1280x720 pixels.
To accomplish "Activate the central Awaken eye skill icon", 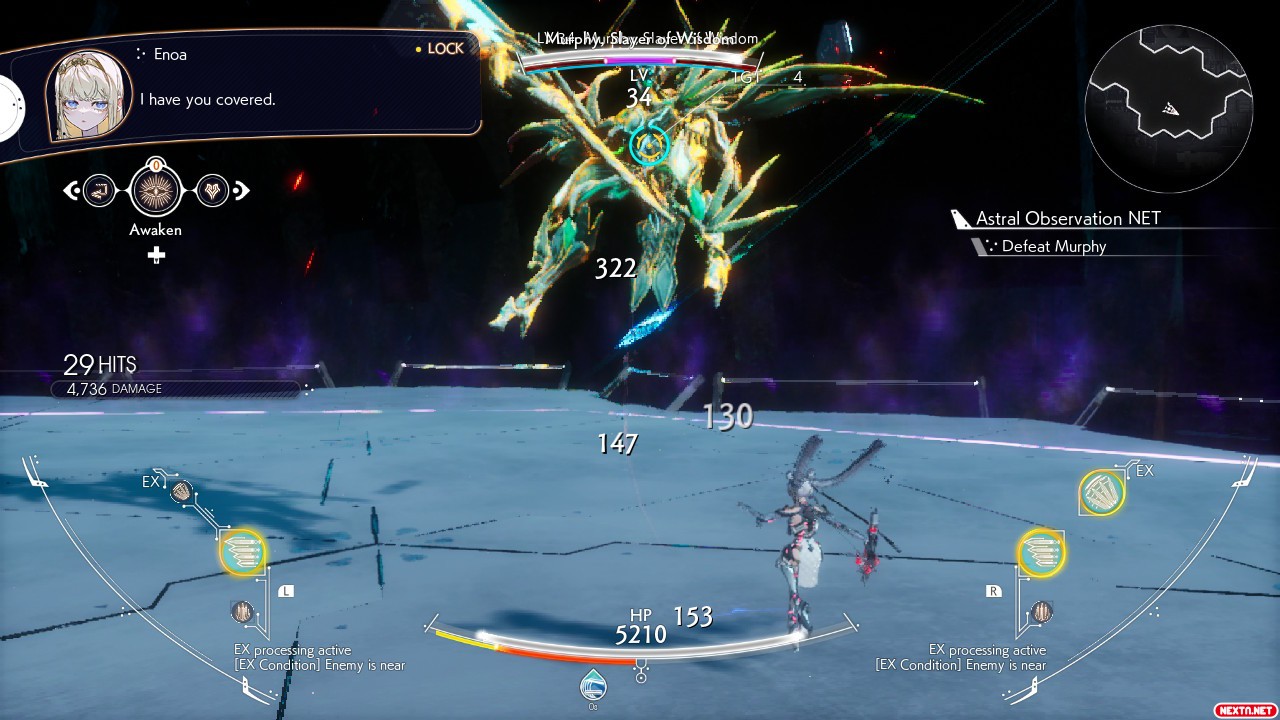I will point(156,189).
